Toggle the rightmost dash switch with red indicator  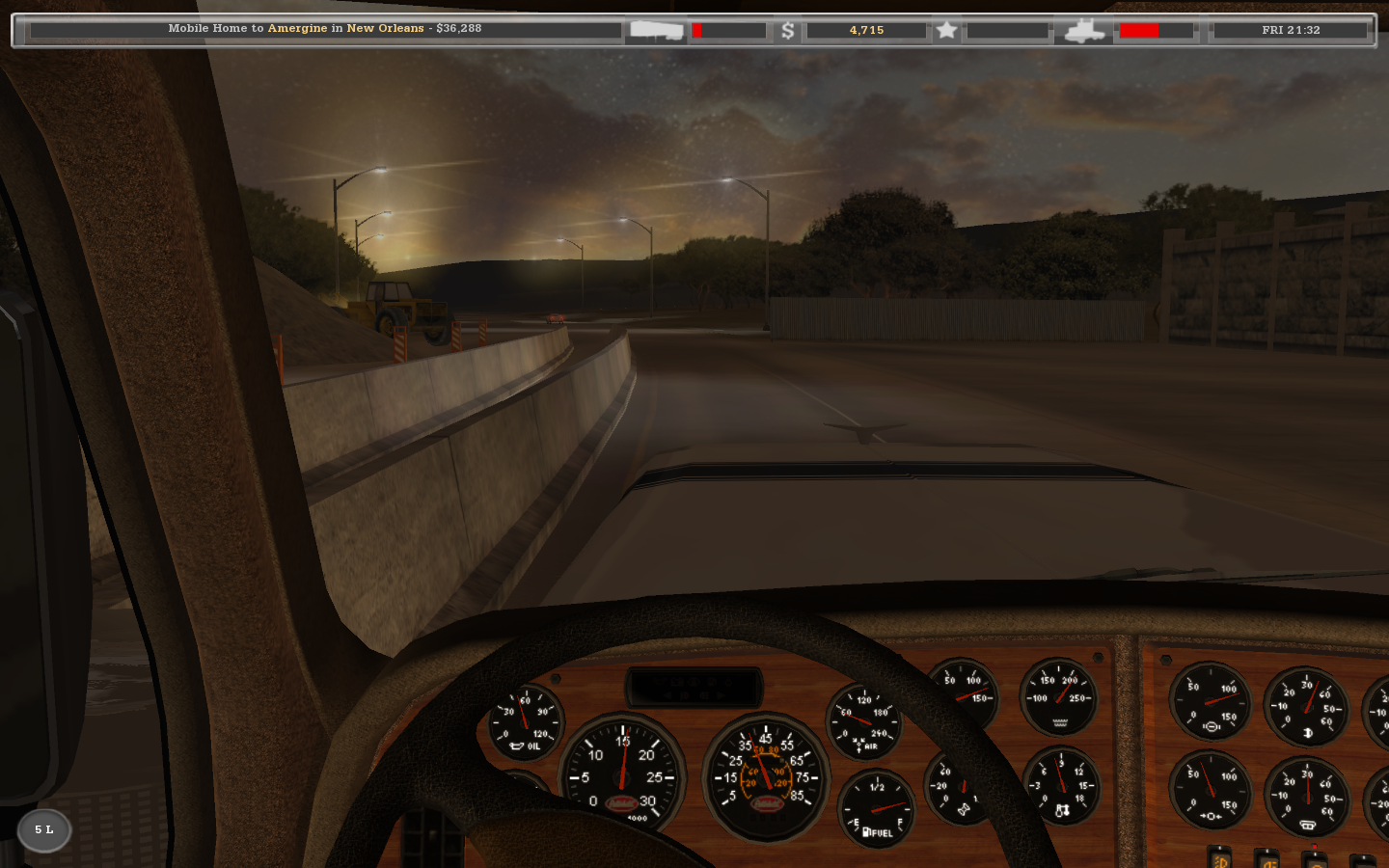[x=1315, y=861]
